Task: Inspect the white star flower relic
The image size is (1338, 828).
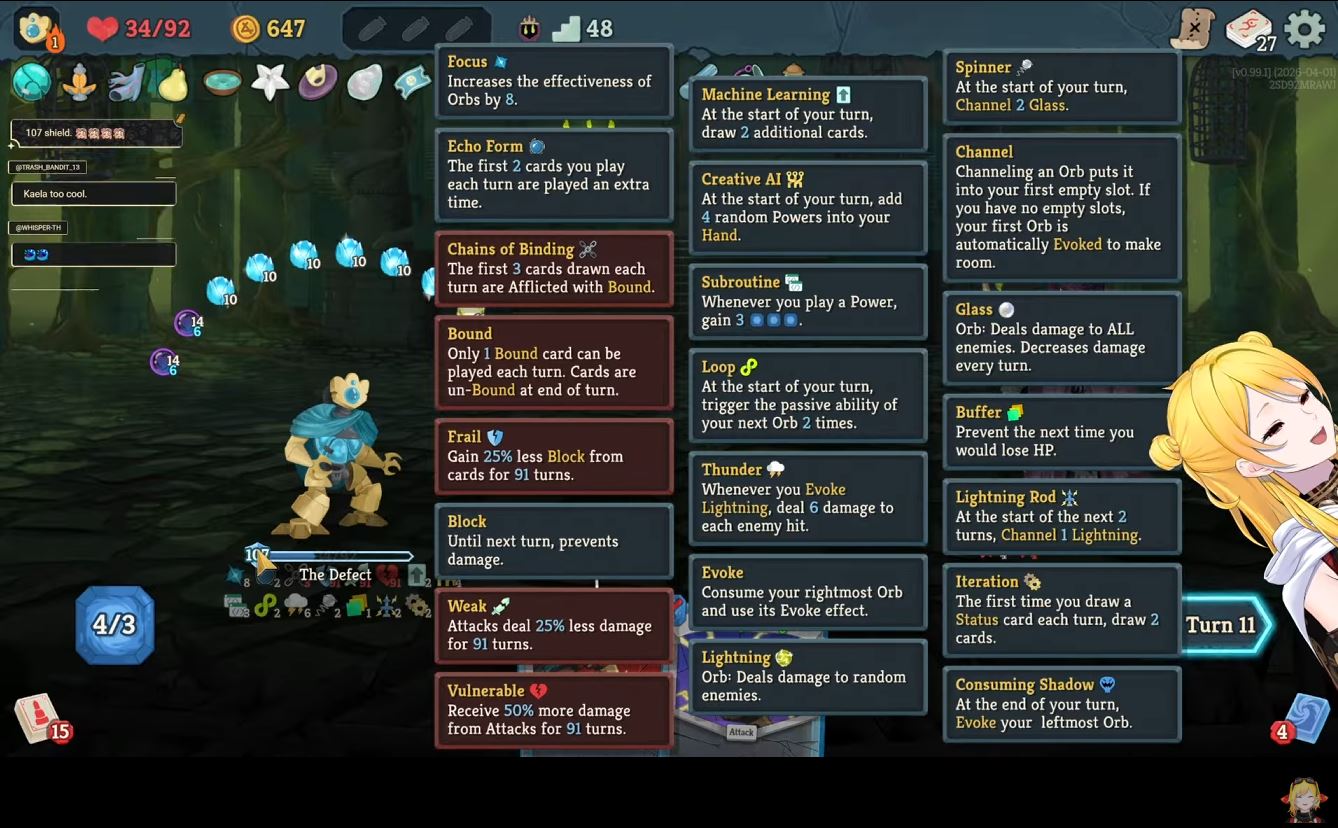Action: tap(270, 81)
